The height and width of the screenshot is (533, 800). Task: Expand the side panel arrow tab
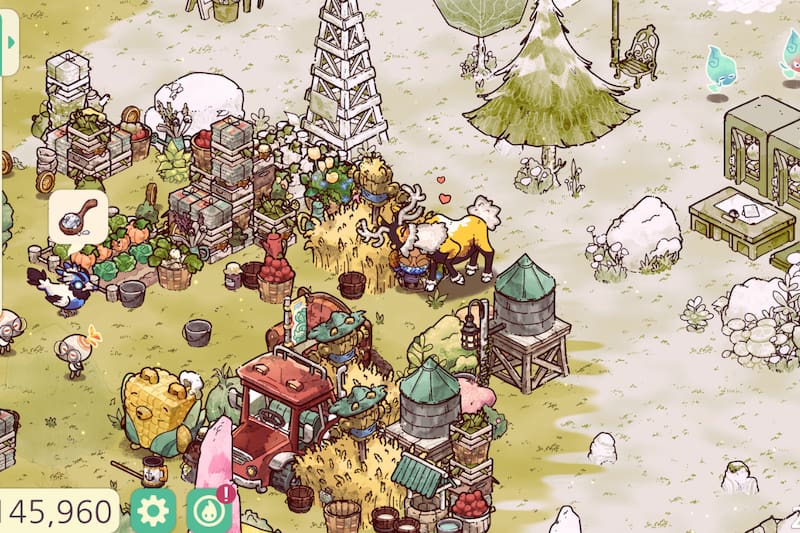9,44
